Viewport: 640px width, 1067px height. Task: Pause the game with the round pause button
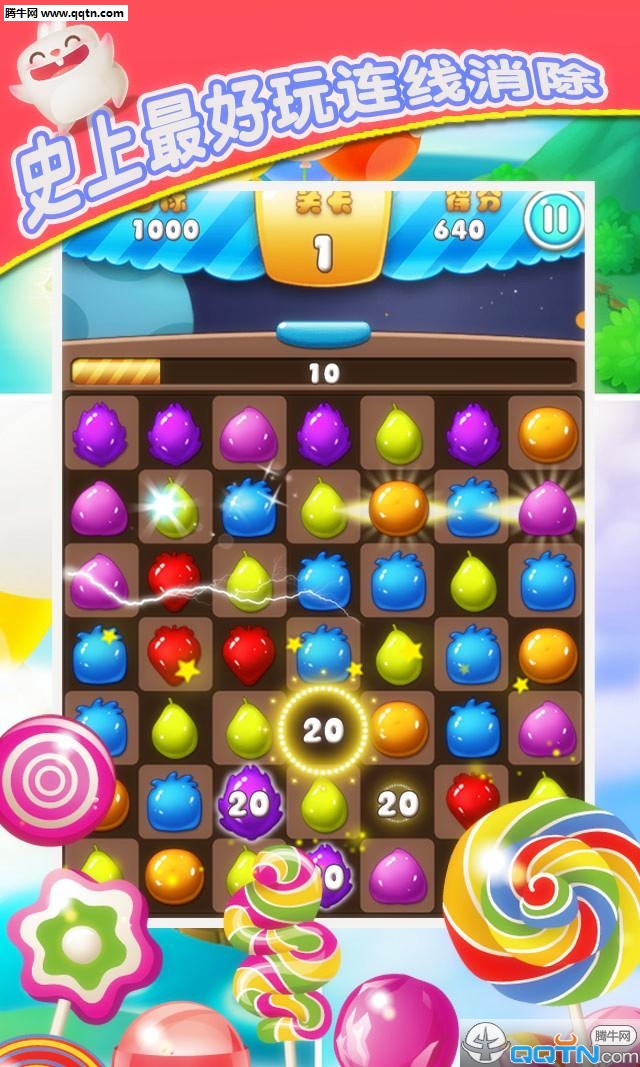(x=554, y=219)
